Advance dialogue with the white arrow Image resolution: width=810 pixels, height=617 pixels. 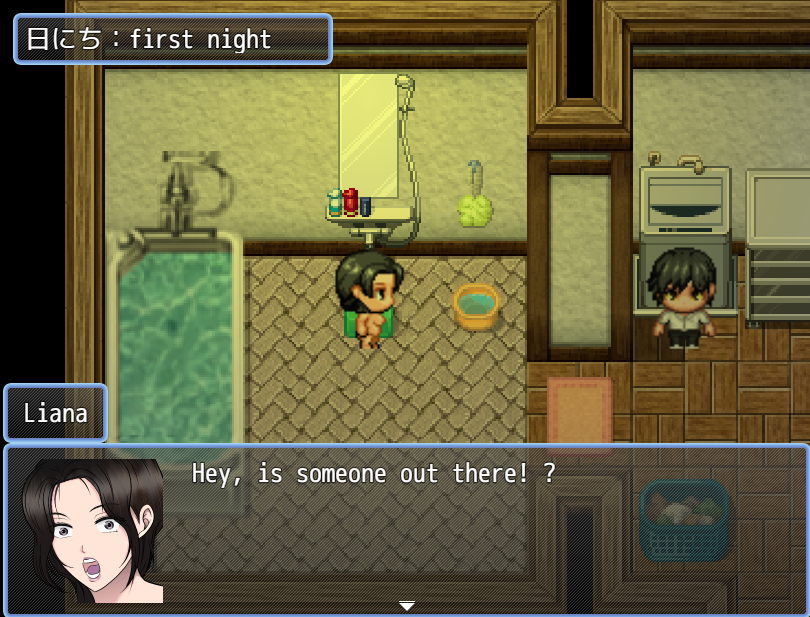point(406,606)
